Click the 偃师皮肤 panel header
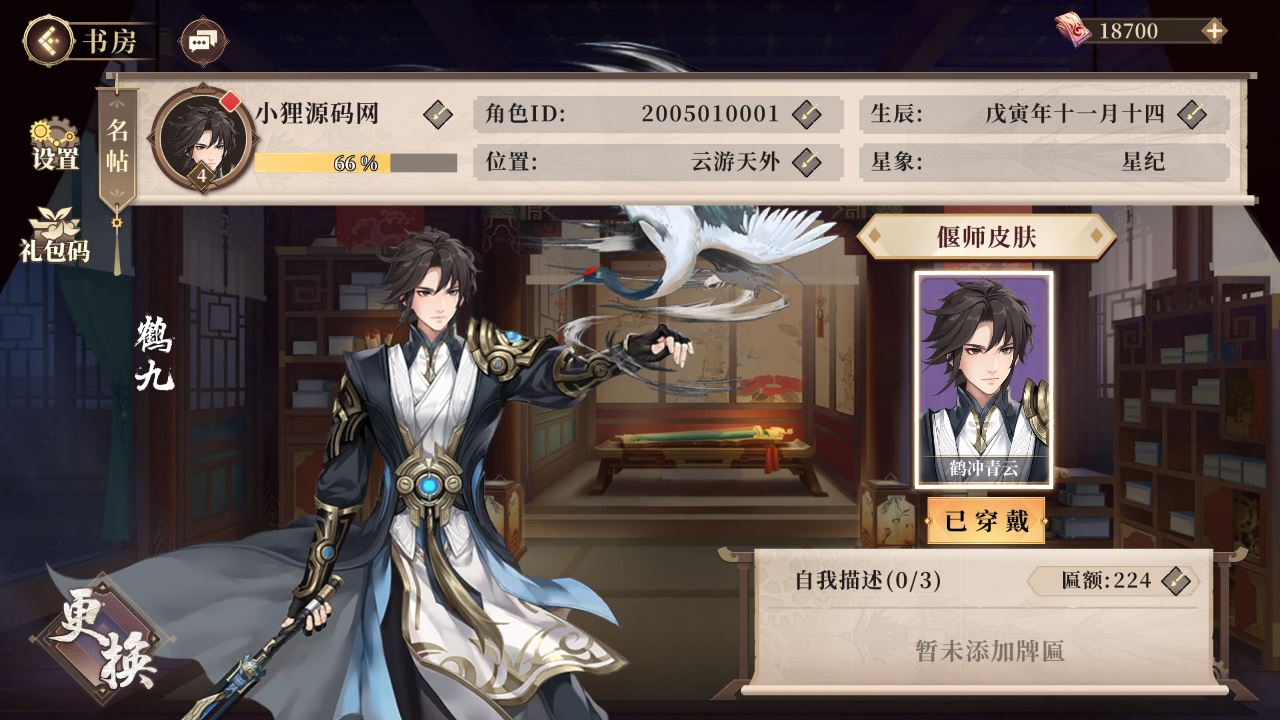 point(986,236)
